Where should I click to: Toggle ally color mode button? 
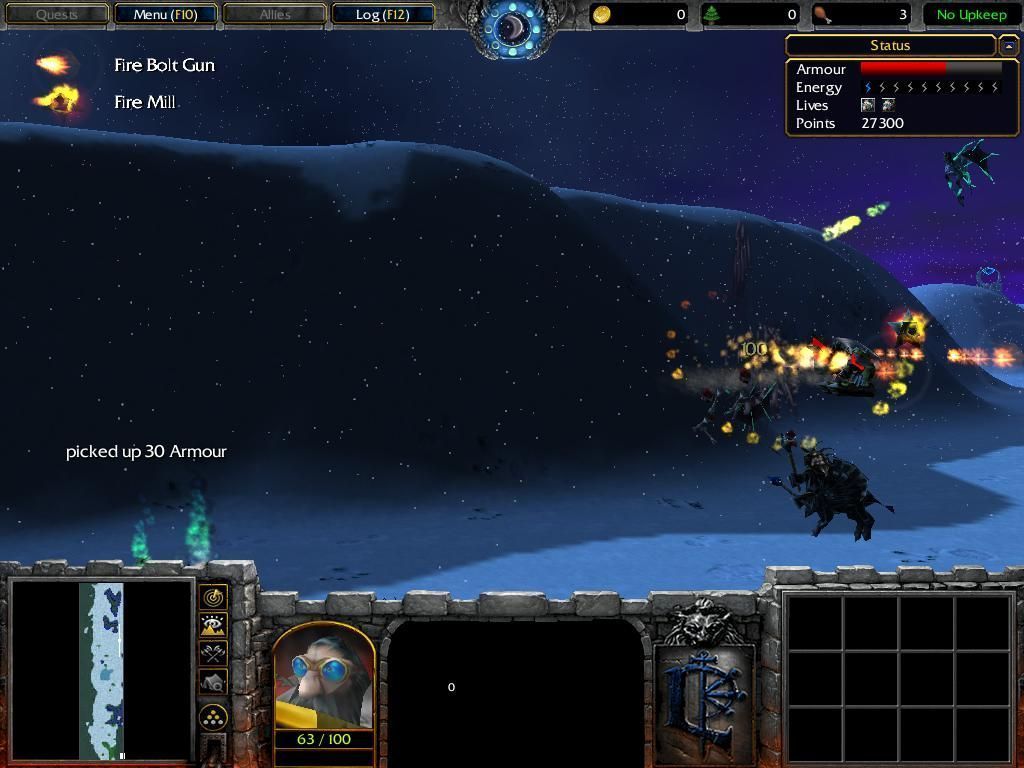point(213,654)
